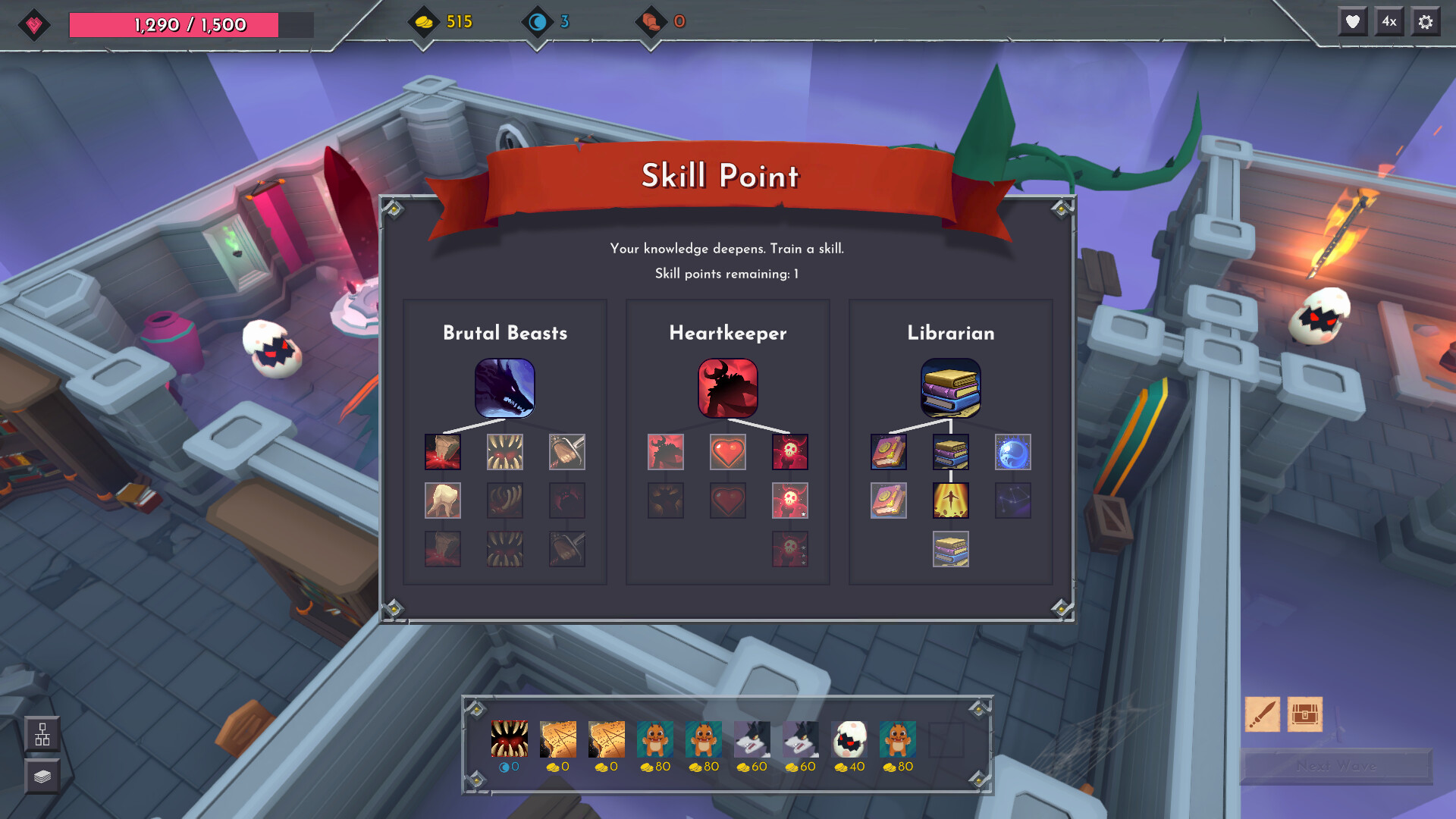Click the brush icon in the bottom-right corner

(1262, 714)
